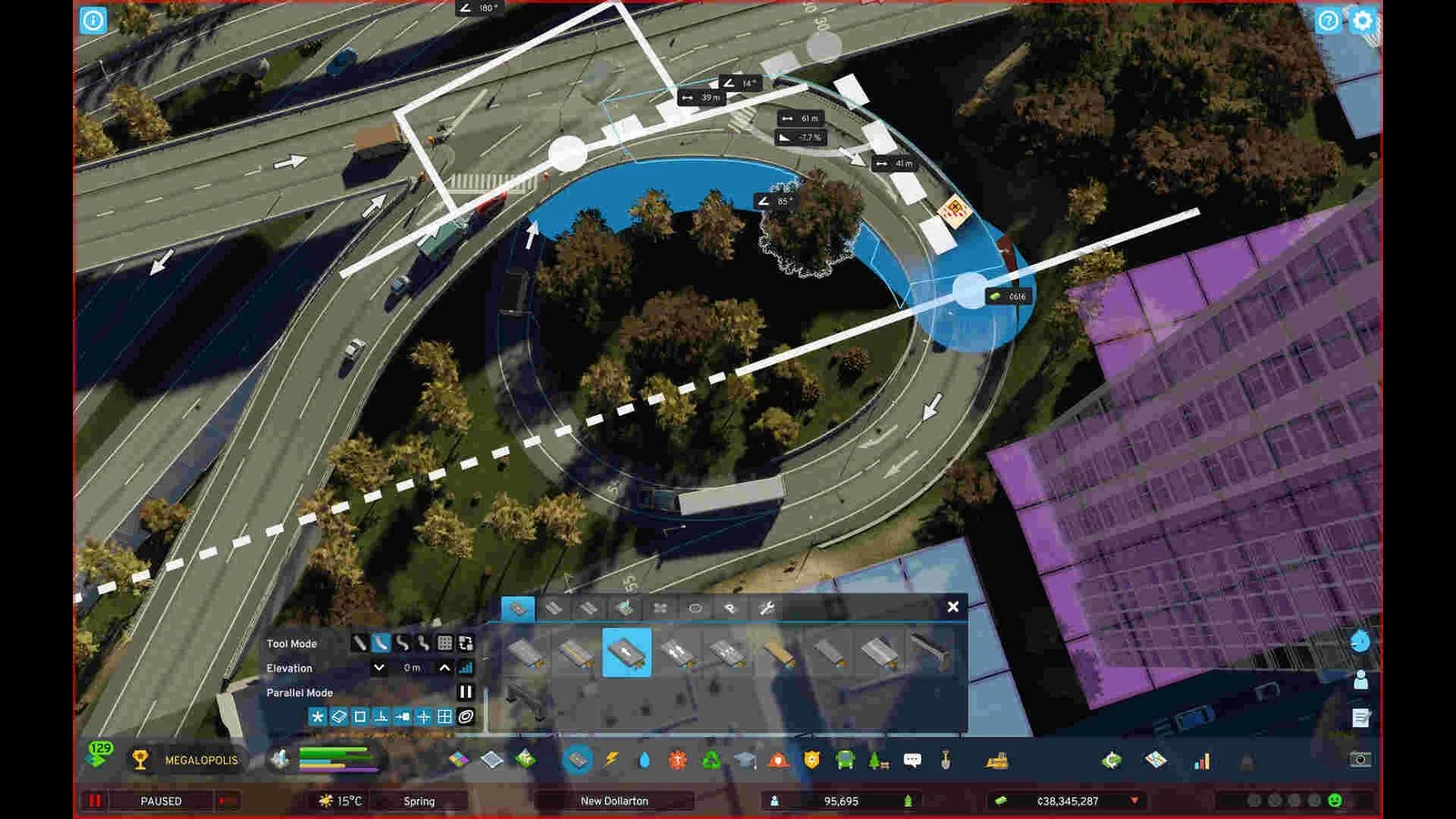Select the Grid road tool mode

[445, 644]
